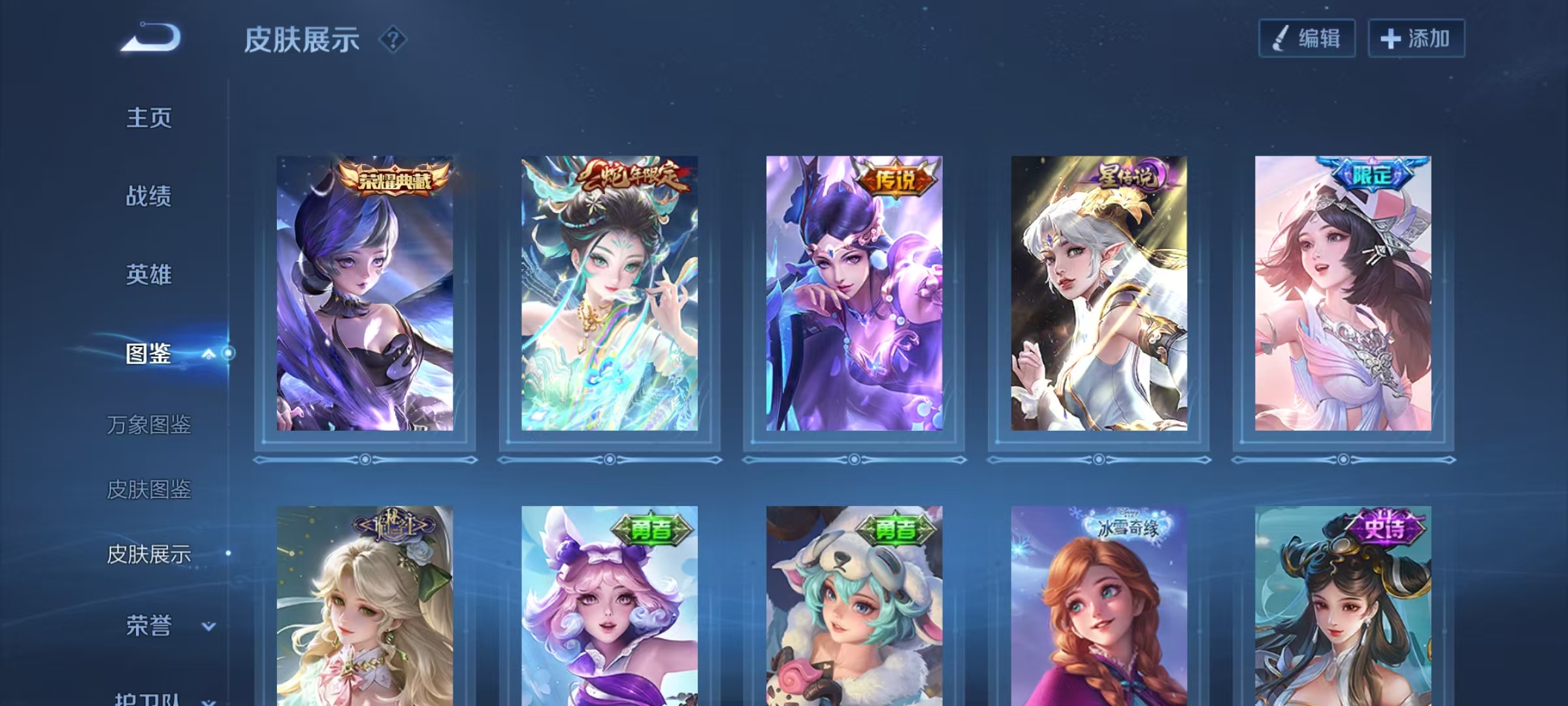Screen dimensions: 1568x706
Task: Choose 皮肤图鉴 submenu entry
Action: click(149, 489)
